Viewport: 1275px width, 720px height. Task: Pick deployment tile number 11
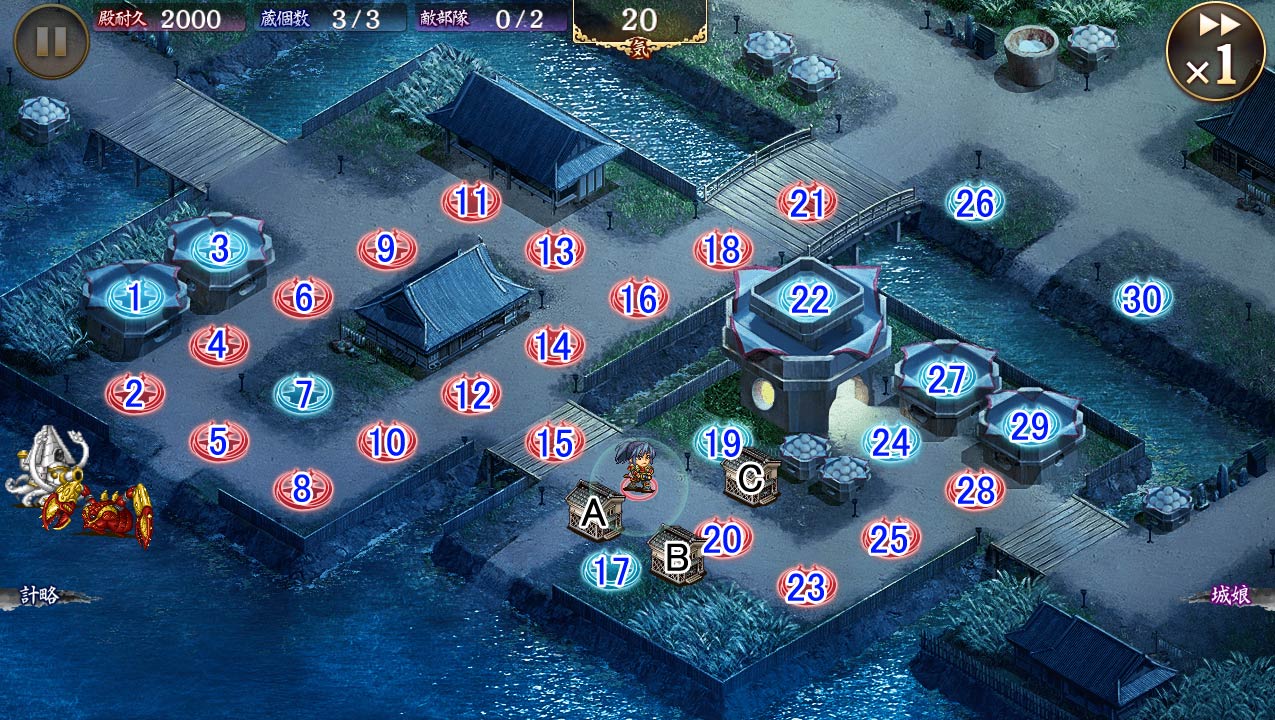click(471, 201)
